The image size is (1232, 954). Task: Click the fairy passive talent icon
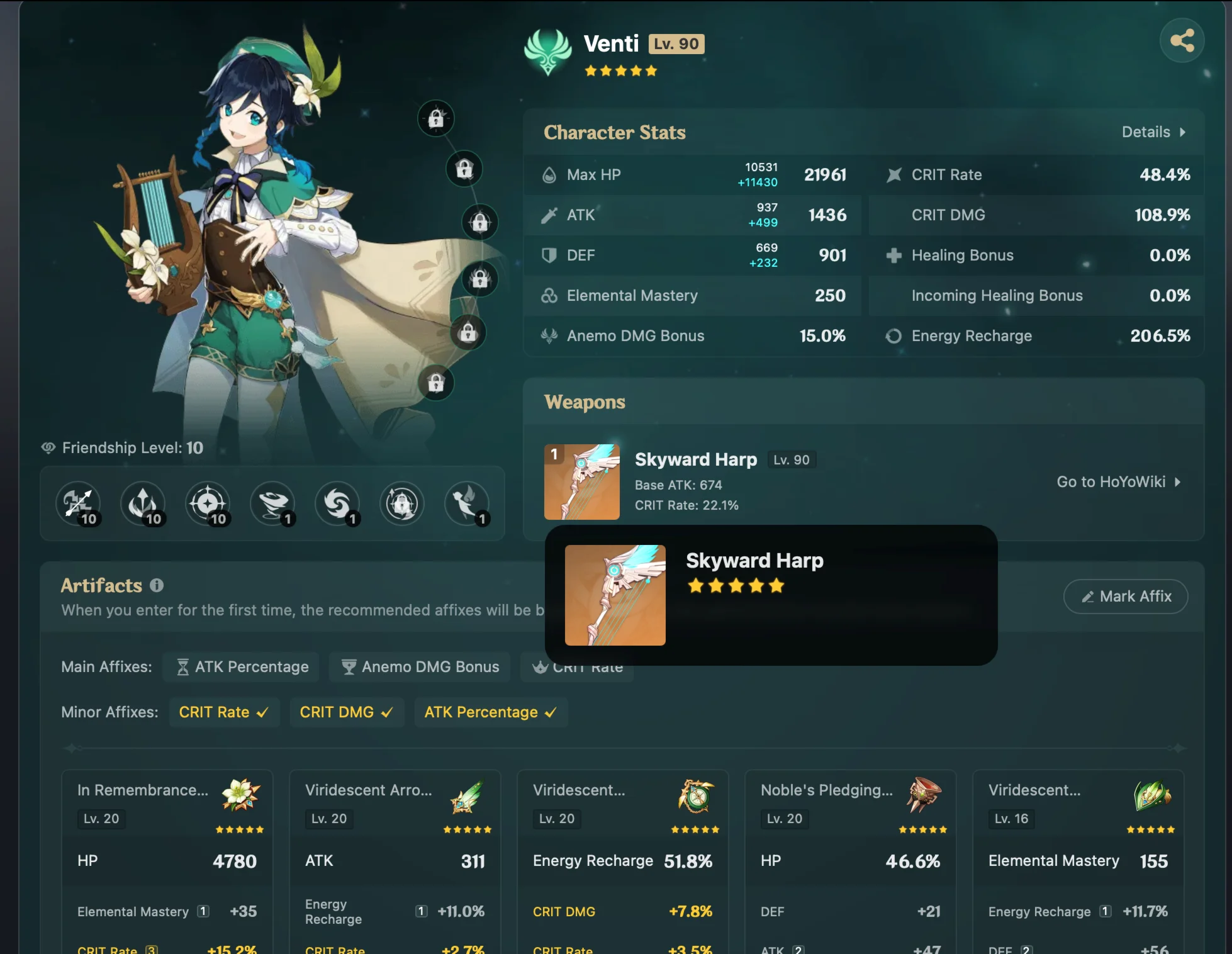[467, 503]
